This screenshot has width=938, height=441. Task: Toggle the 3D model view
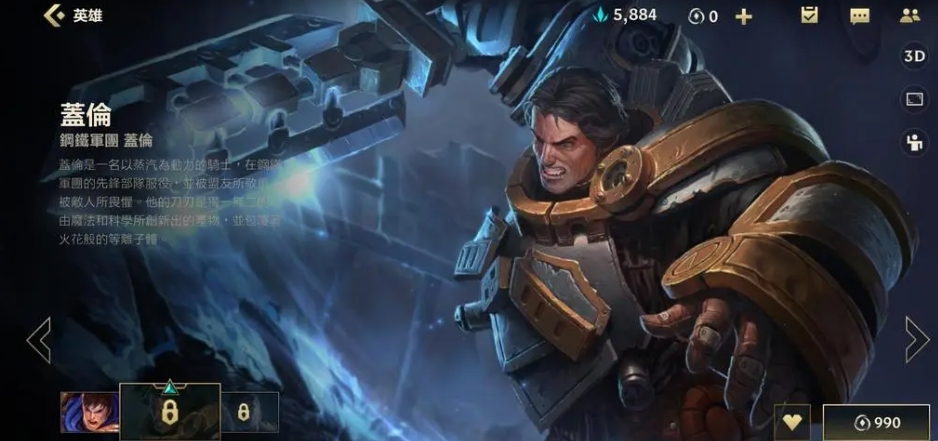(x=913, y=56)
